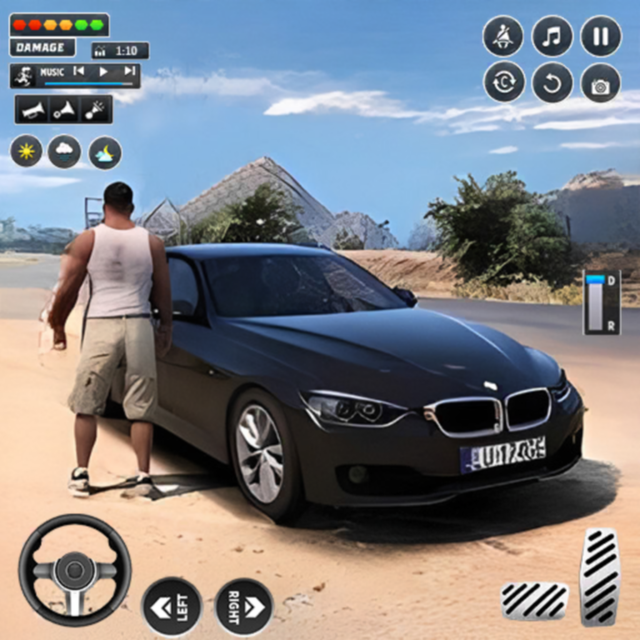
Task: Select the rainy cloud weather
Action: [65, 152]
